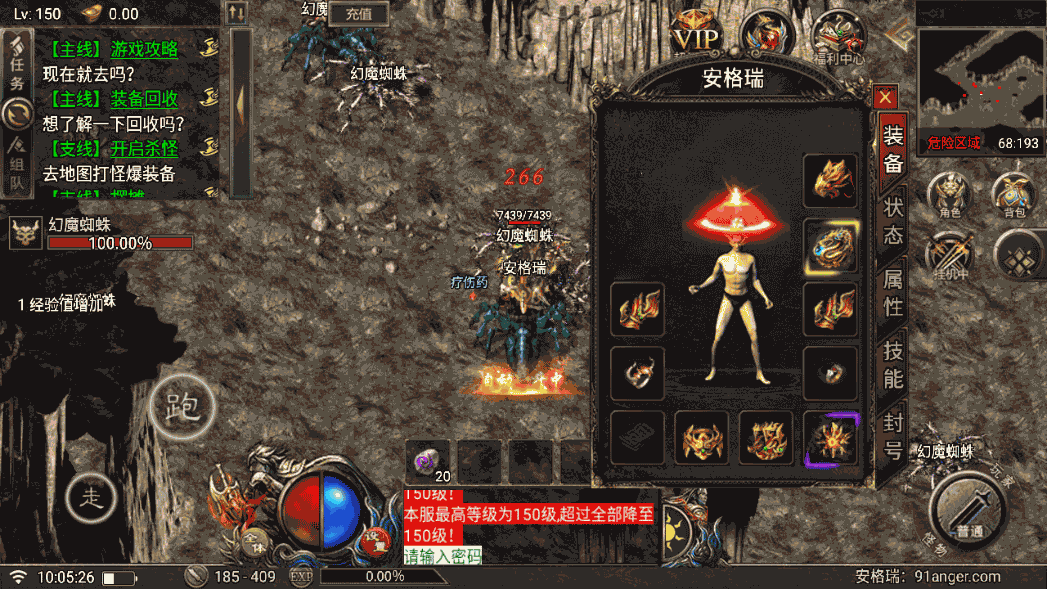Screen dimensions: 1047x589
Task: Close the 安格瑞 character panel
Action: [x=884, y=98]
